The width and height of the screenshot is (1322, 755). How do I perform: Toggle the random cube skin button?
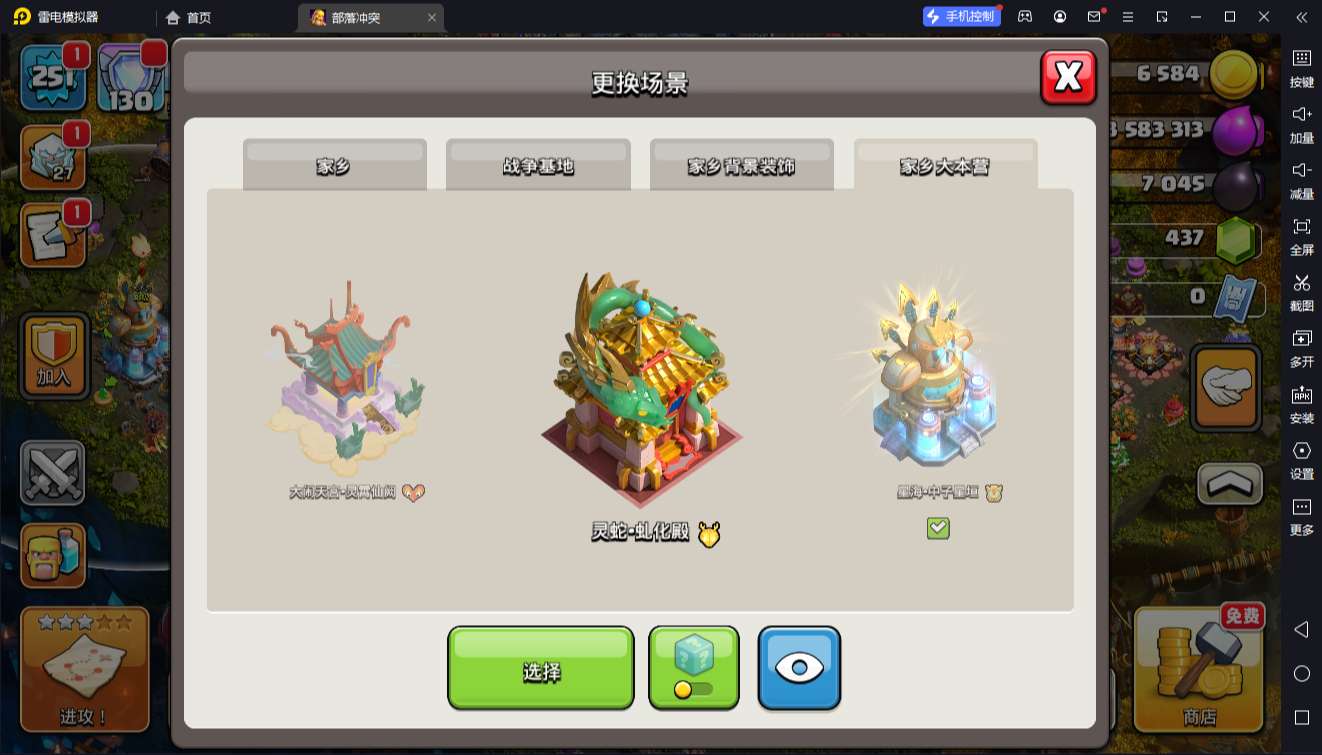694,668
